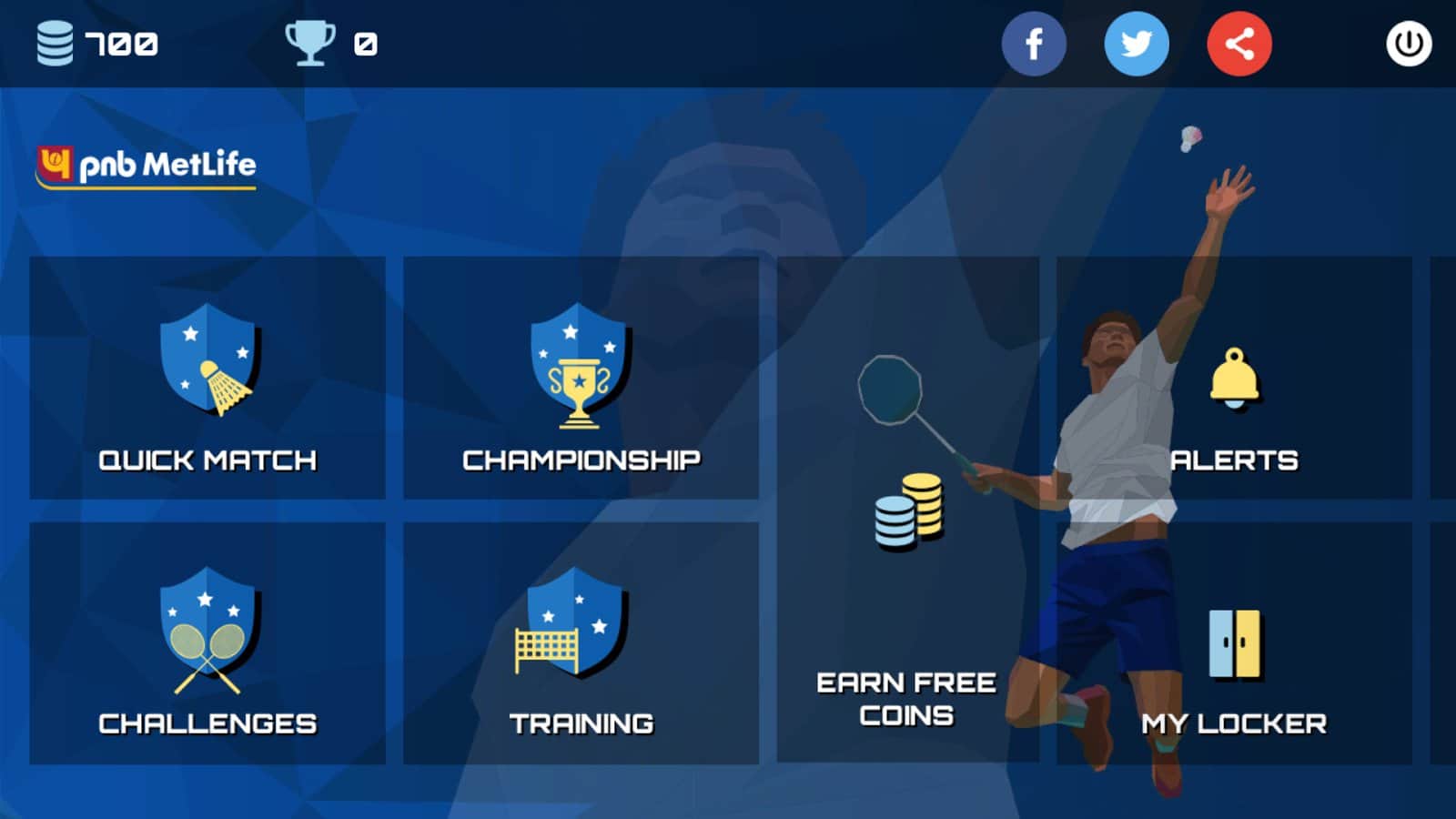Click the trophy counter icon
The image size is (1456, 819).
pos(311,40)
